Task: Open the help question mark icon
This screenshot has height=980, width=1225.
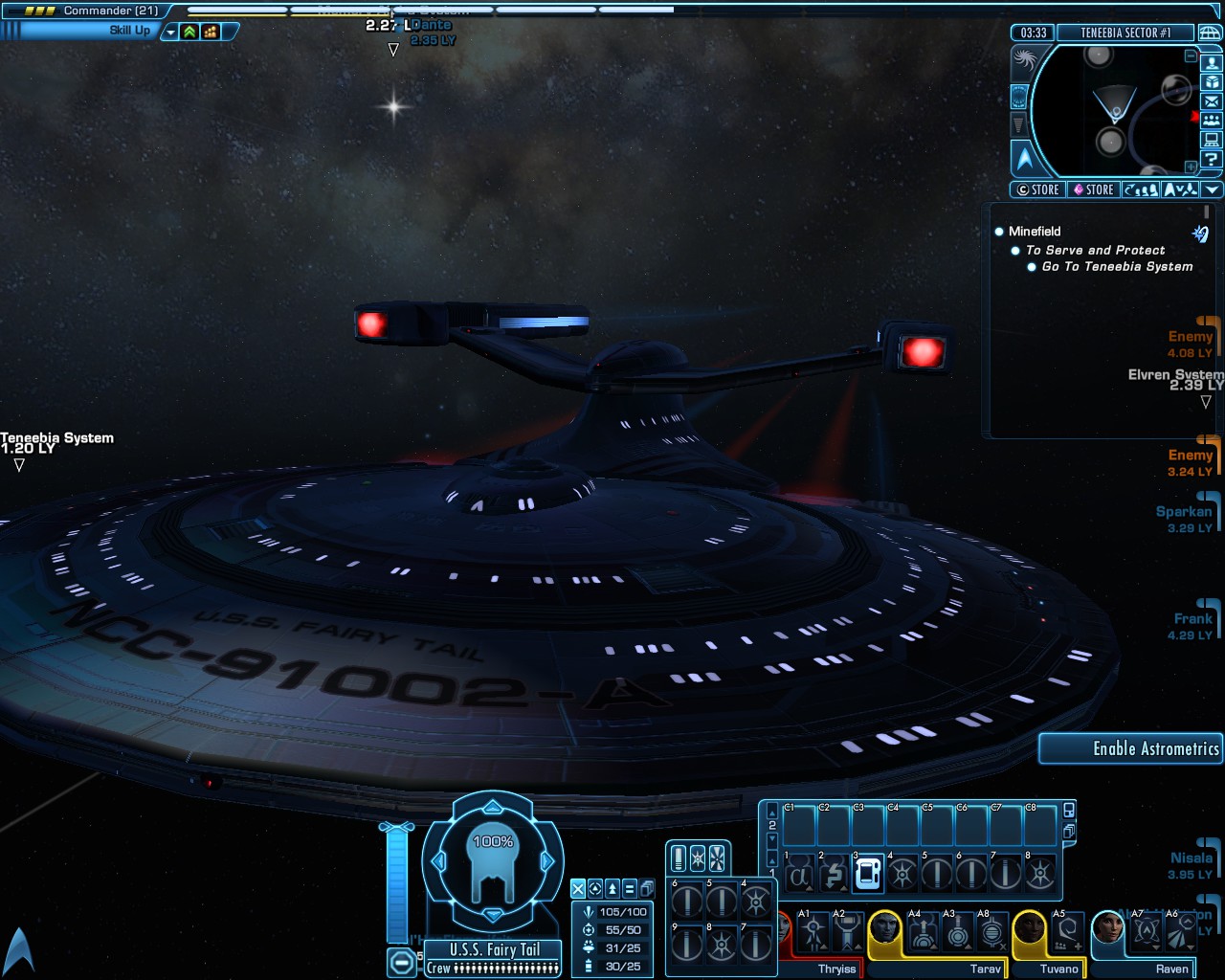Action: (x=1212, y=160)
